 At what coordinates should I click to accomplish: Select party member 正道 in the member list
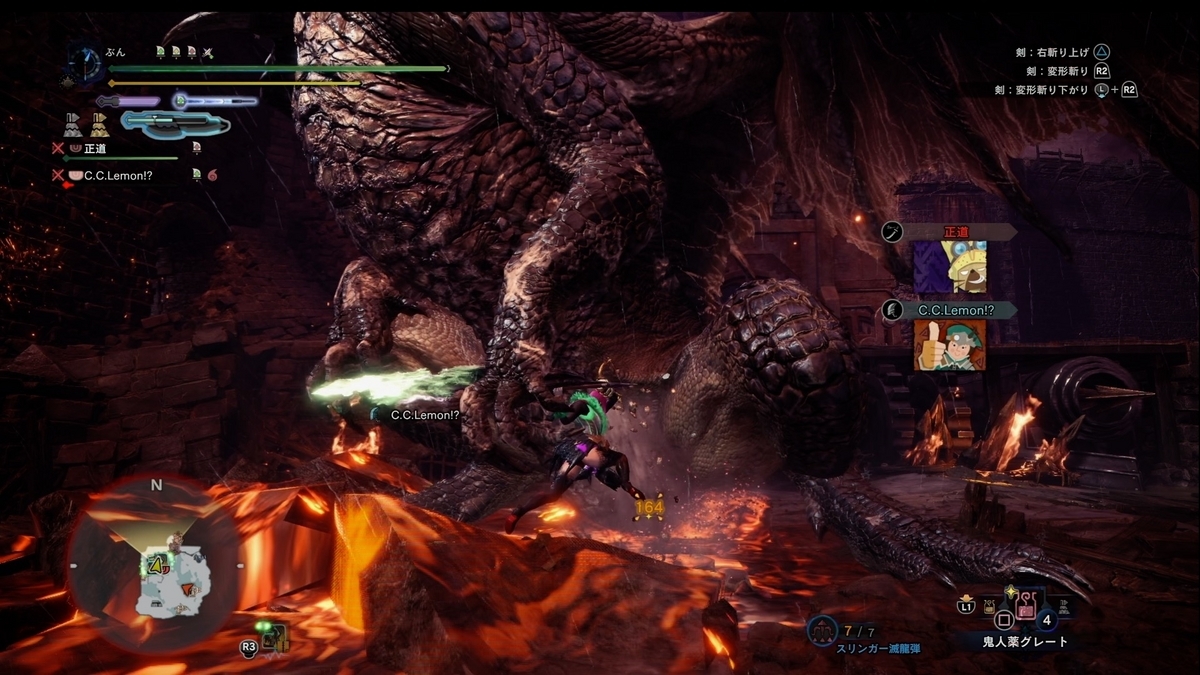[x=95, y=148]
